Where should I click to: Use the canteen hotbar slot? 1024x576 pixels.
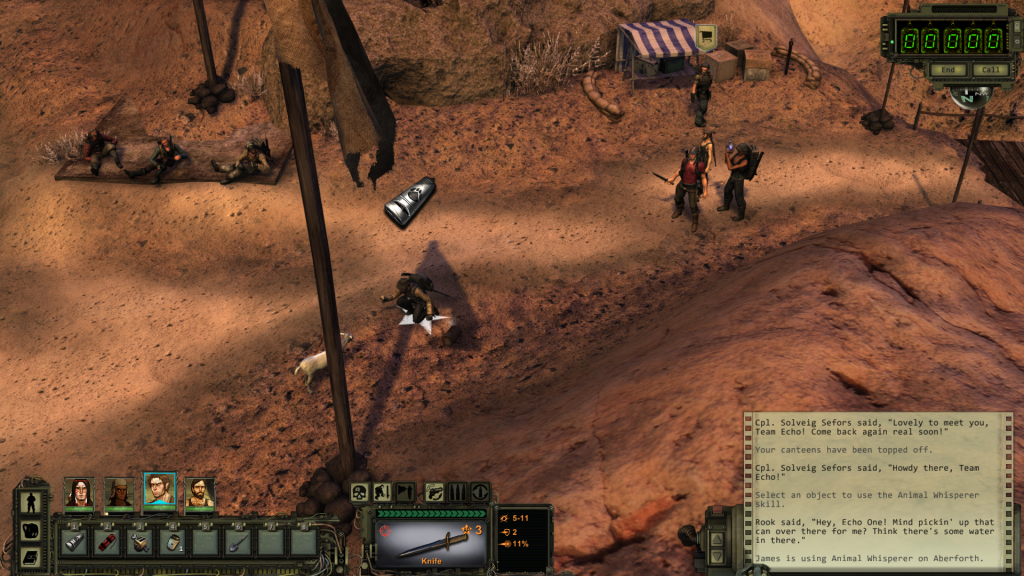click(x=172, y=543)
